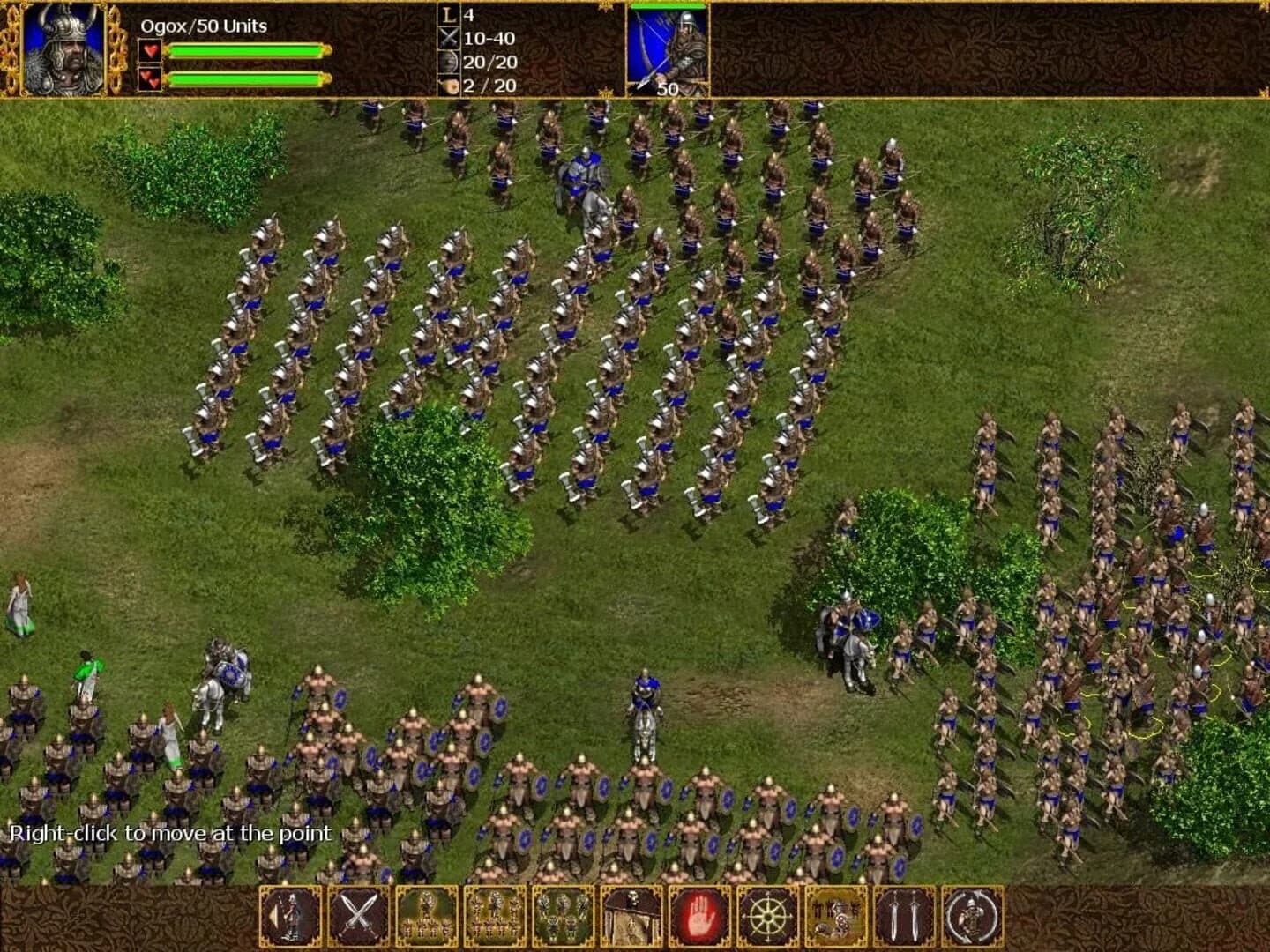The height and width of the screenshot is (952, 1270).
Task: Click the Ogox/50 Units label
Action: tap(203, 26)
